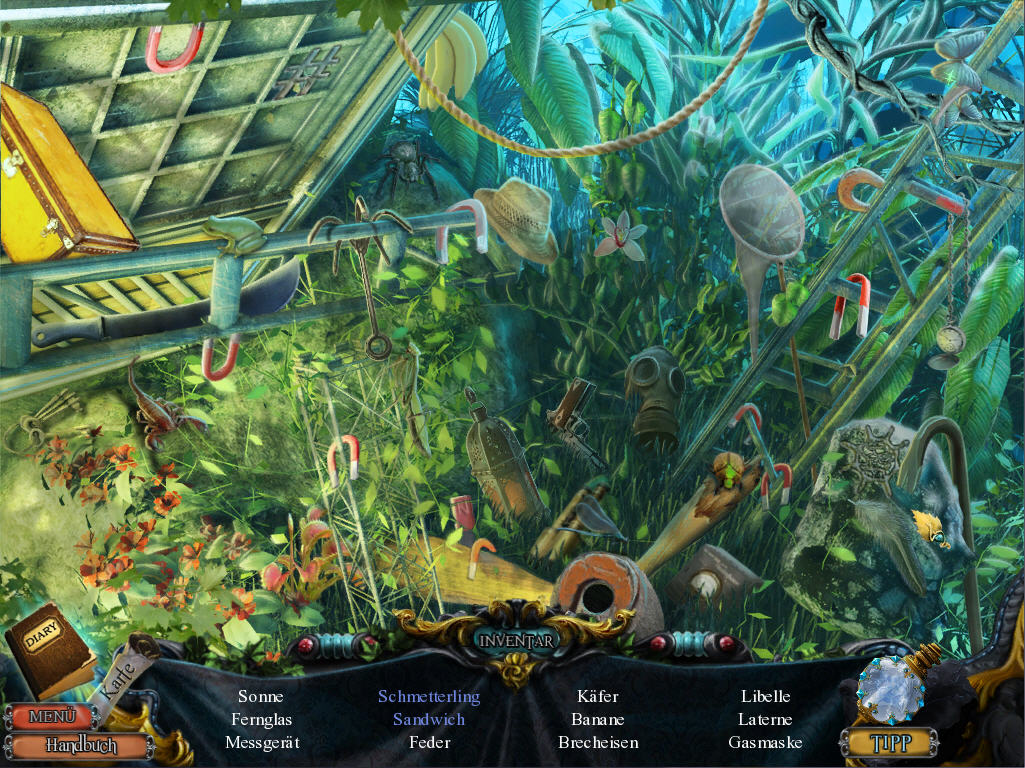Open the Handbuch guide

tap(80, 746)
